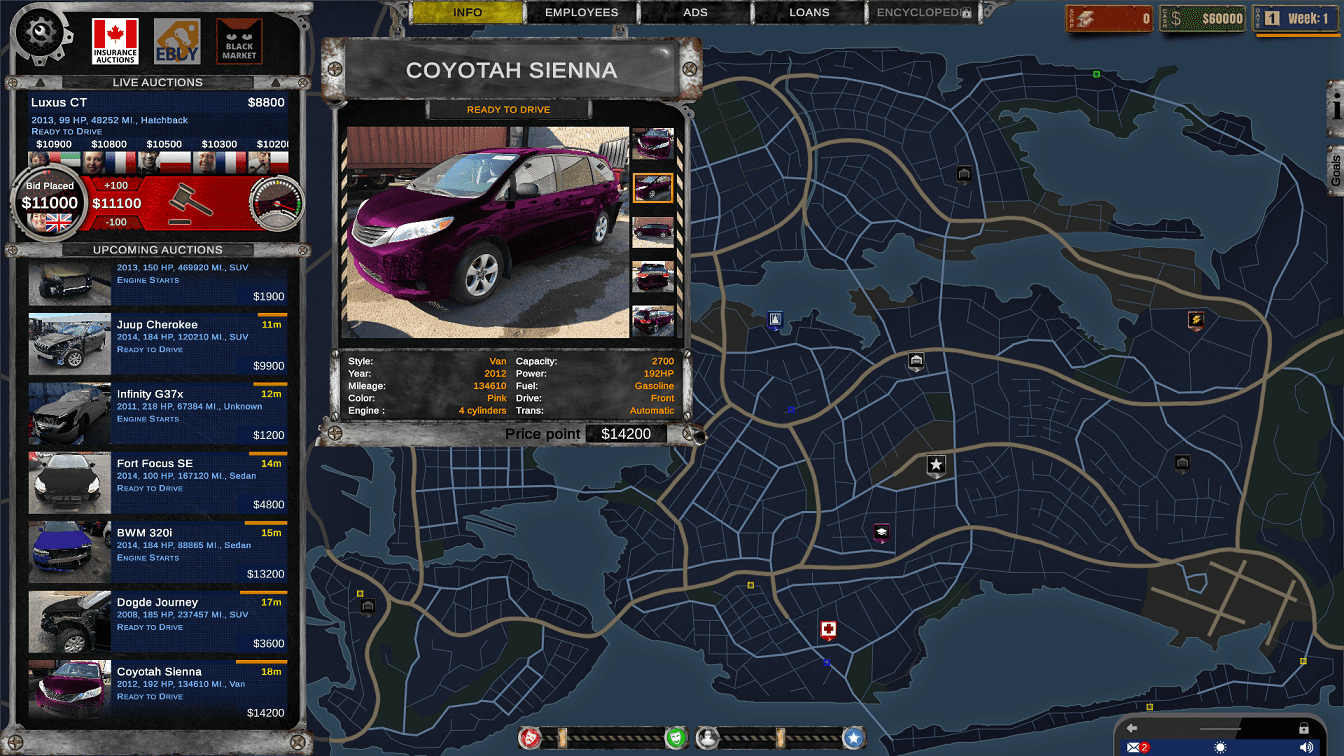Switch to the Employees tab
The height and width of the screenshot is (756, 1344).
(x=581, y=13)
